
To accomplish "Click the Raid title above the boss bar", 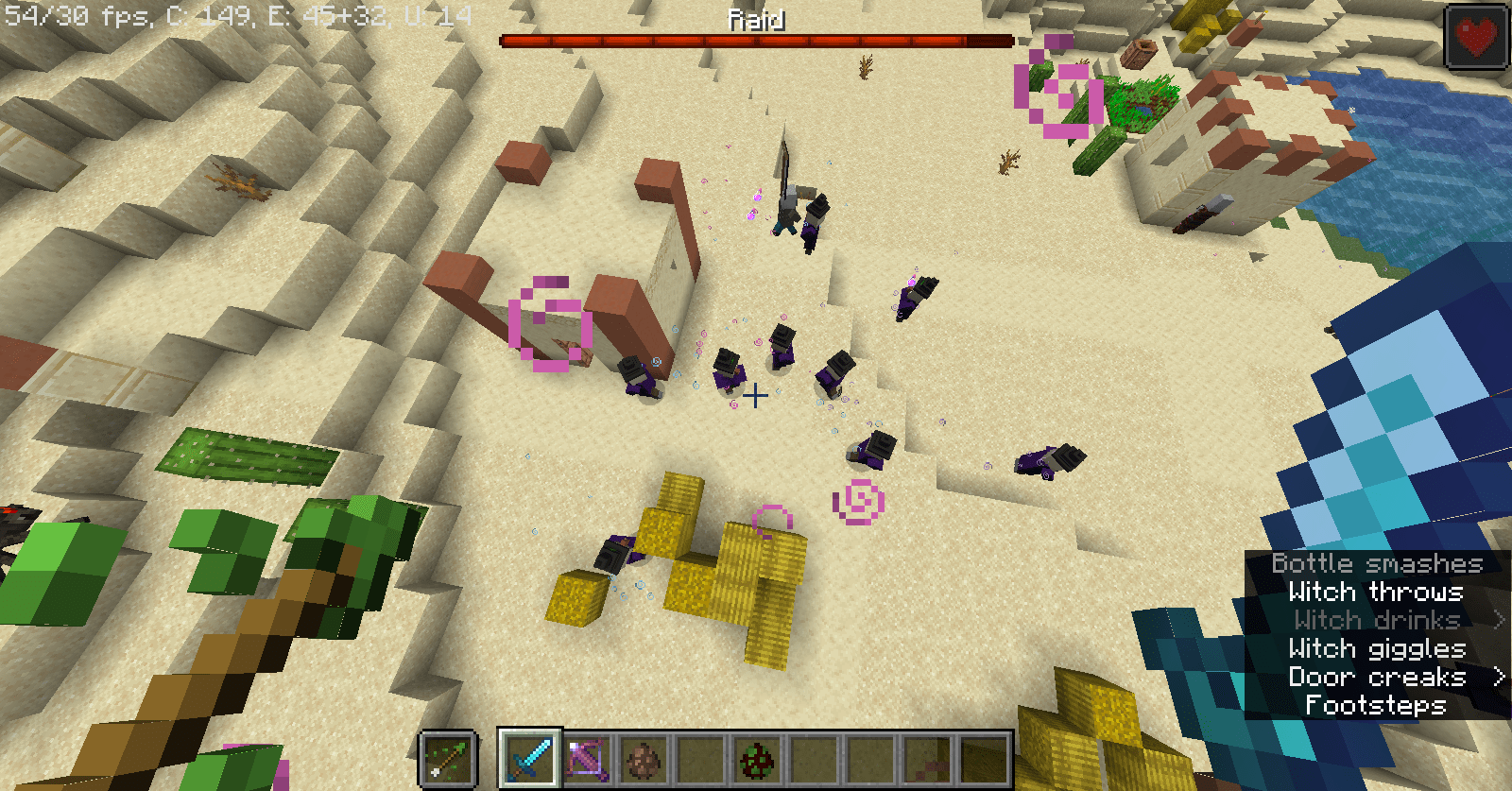I will [x=756, y=17].
